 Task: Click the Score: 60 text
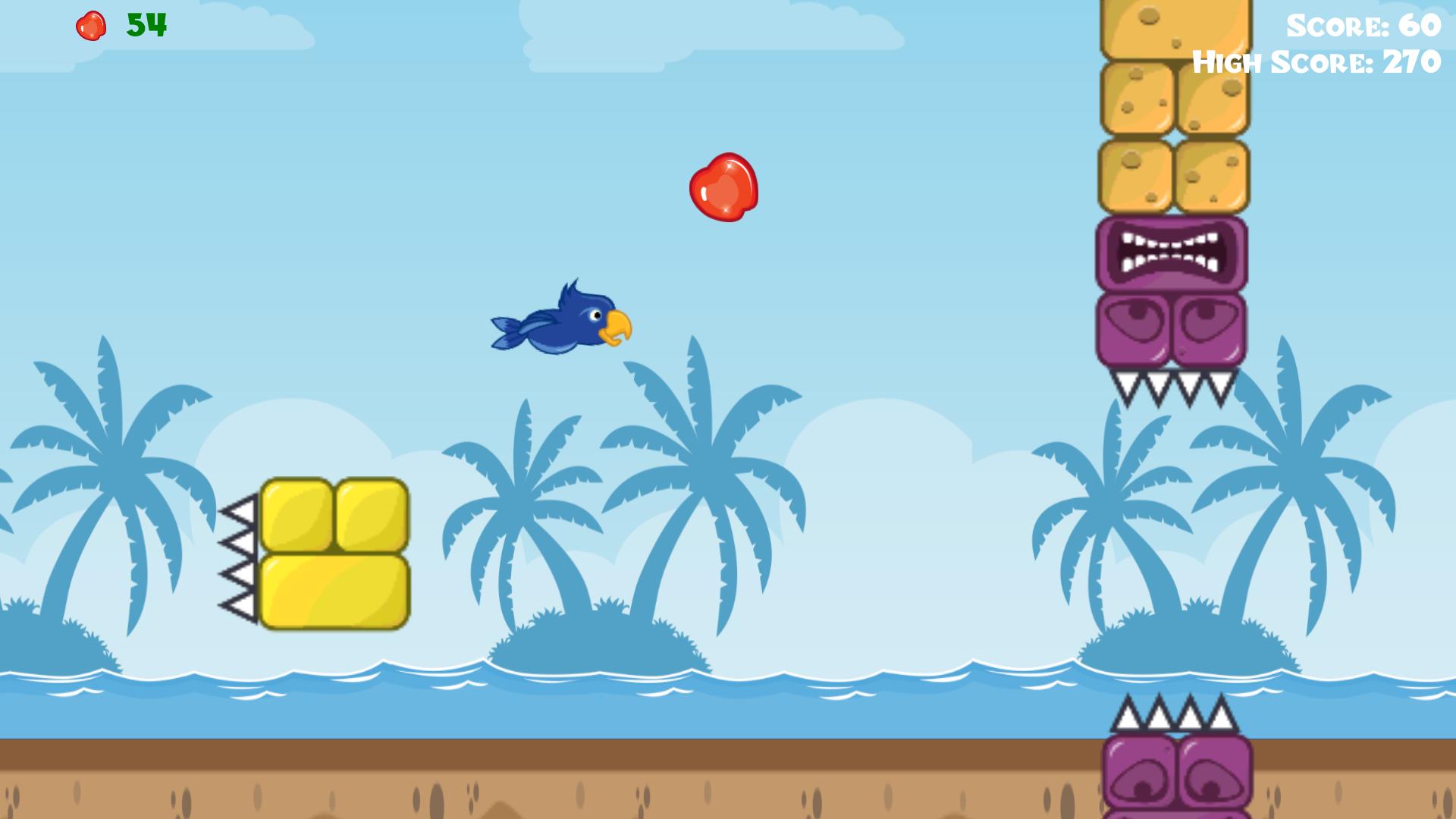[x=1365, y=27]
